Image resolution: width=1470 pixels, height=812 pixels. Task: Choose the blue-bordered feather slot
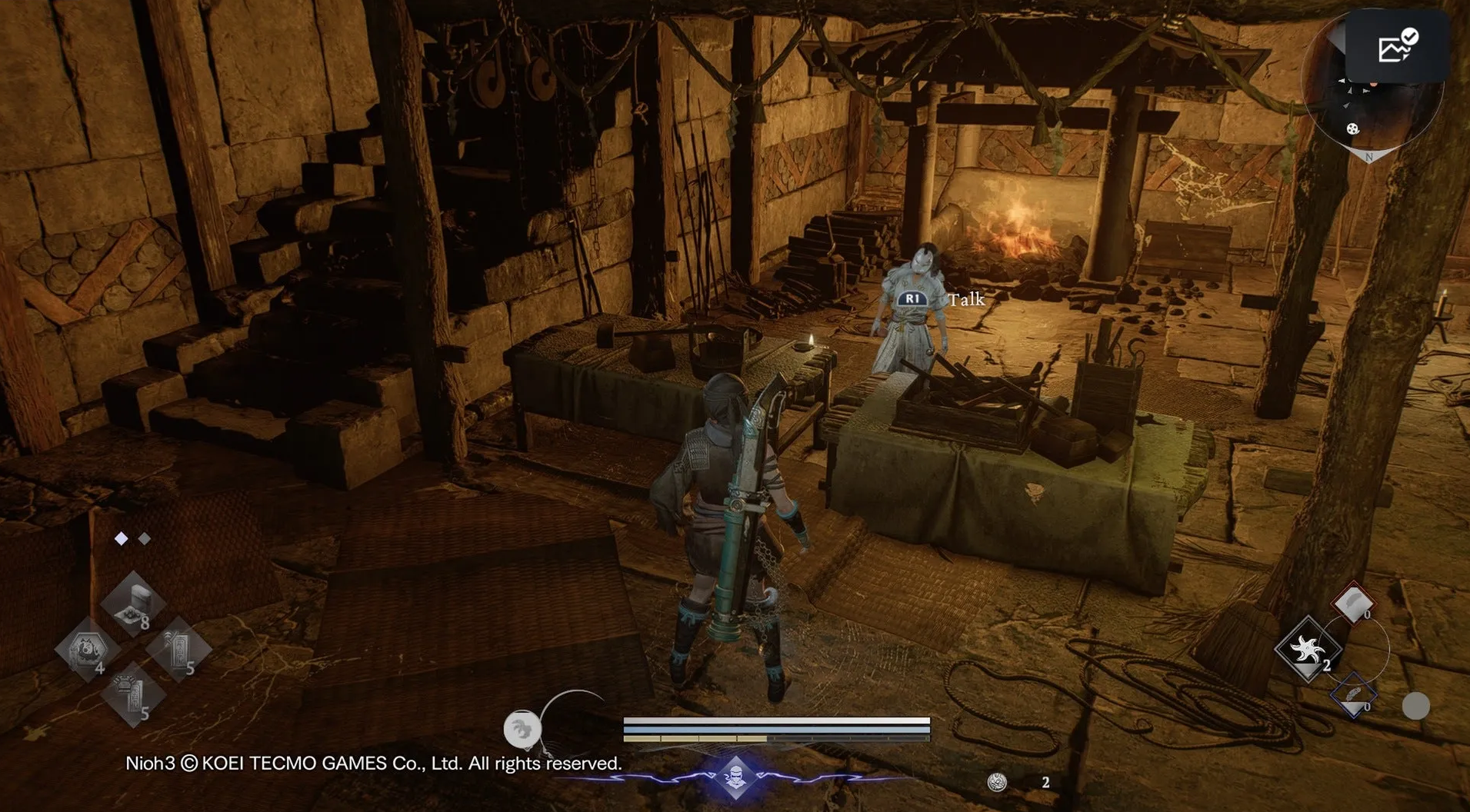tap(1353, 696)
